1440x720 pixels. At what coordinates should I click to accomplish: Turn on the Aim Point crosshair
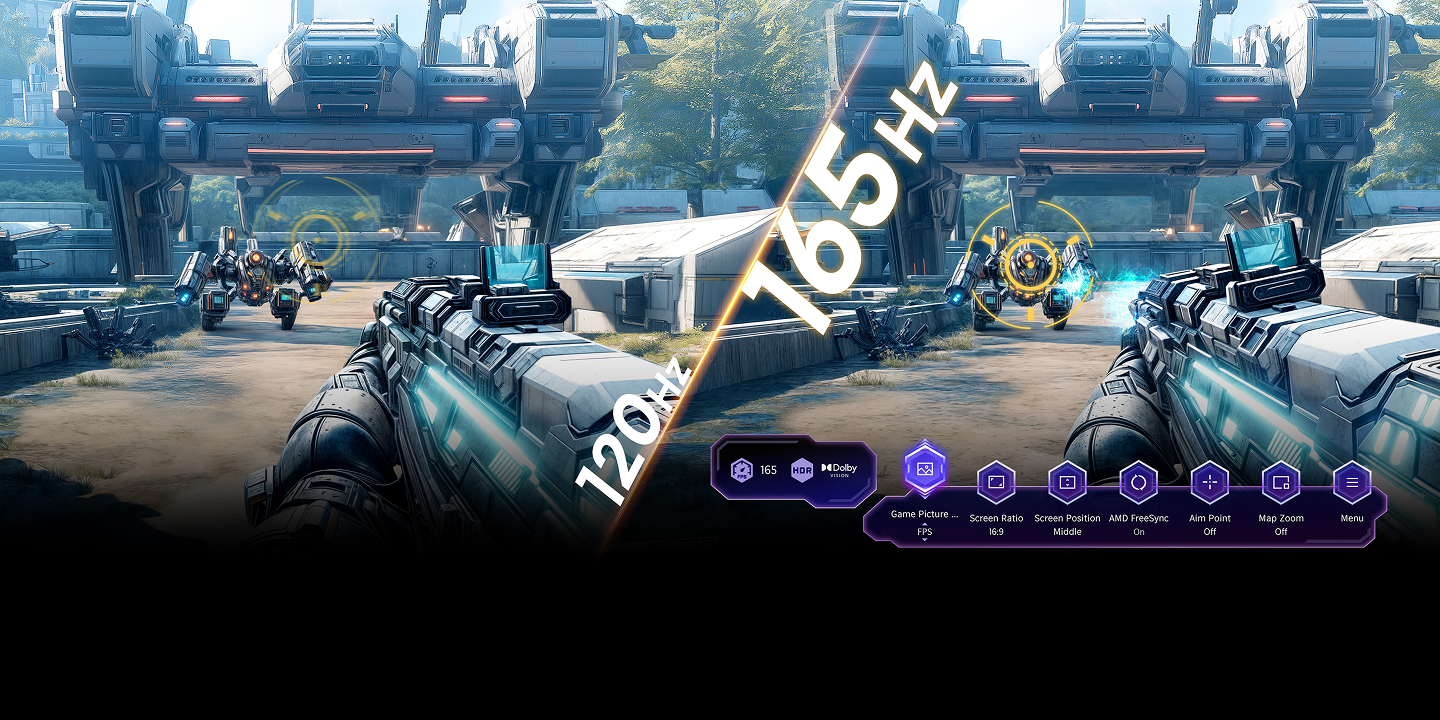pyautogui.click(x=1210, y=483)
